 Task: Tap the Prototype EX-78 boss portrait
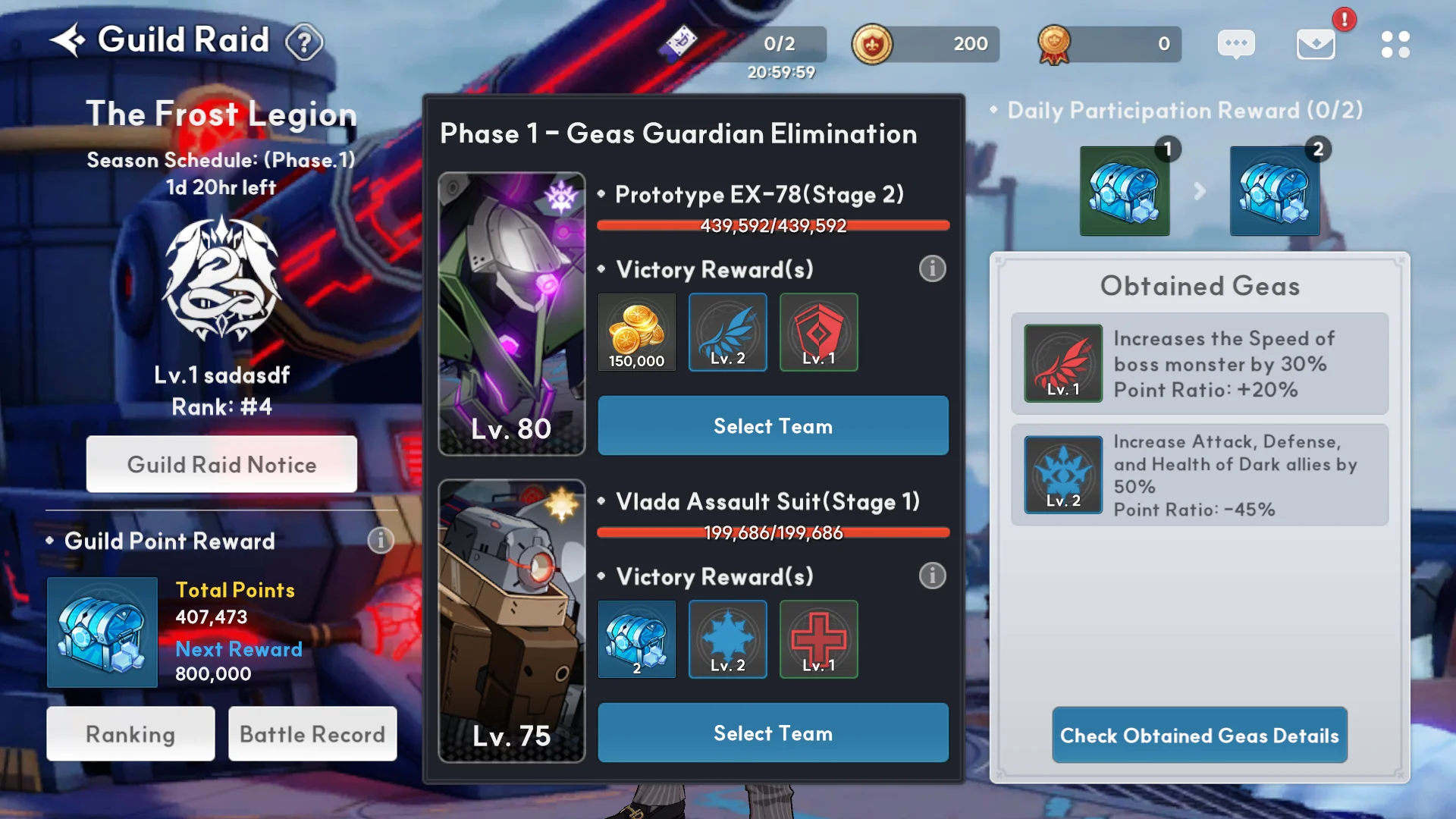(x=512, y=313)
